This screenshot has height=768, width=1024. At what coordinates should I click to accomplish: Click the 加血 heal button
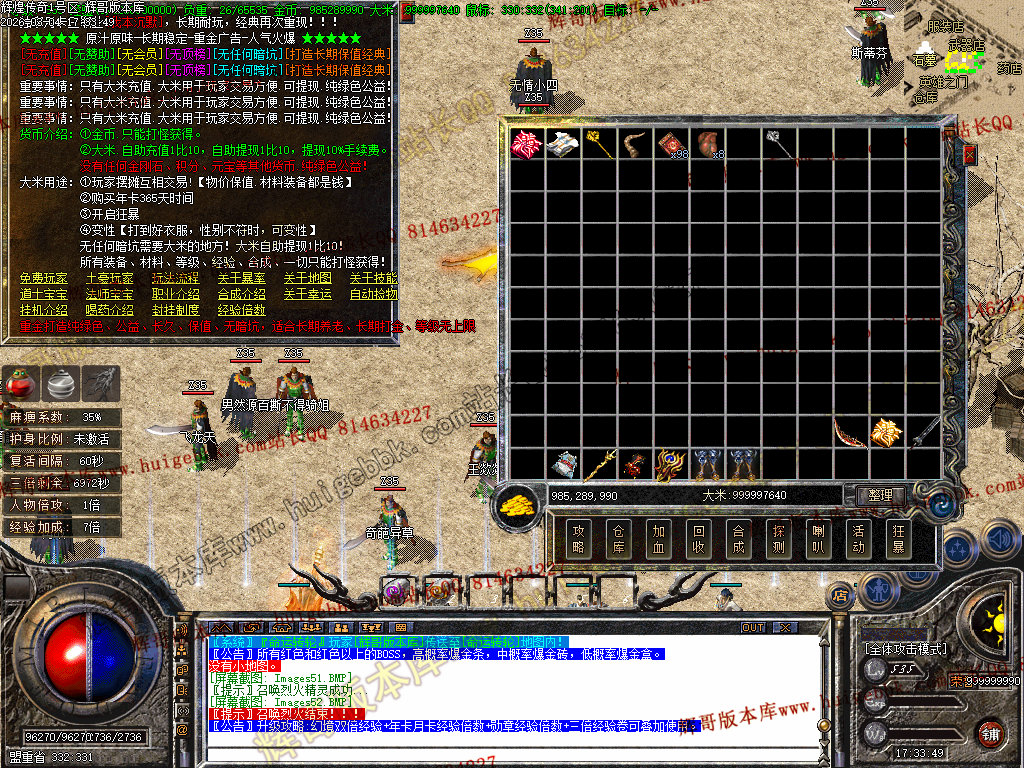(x=658, y=539)
